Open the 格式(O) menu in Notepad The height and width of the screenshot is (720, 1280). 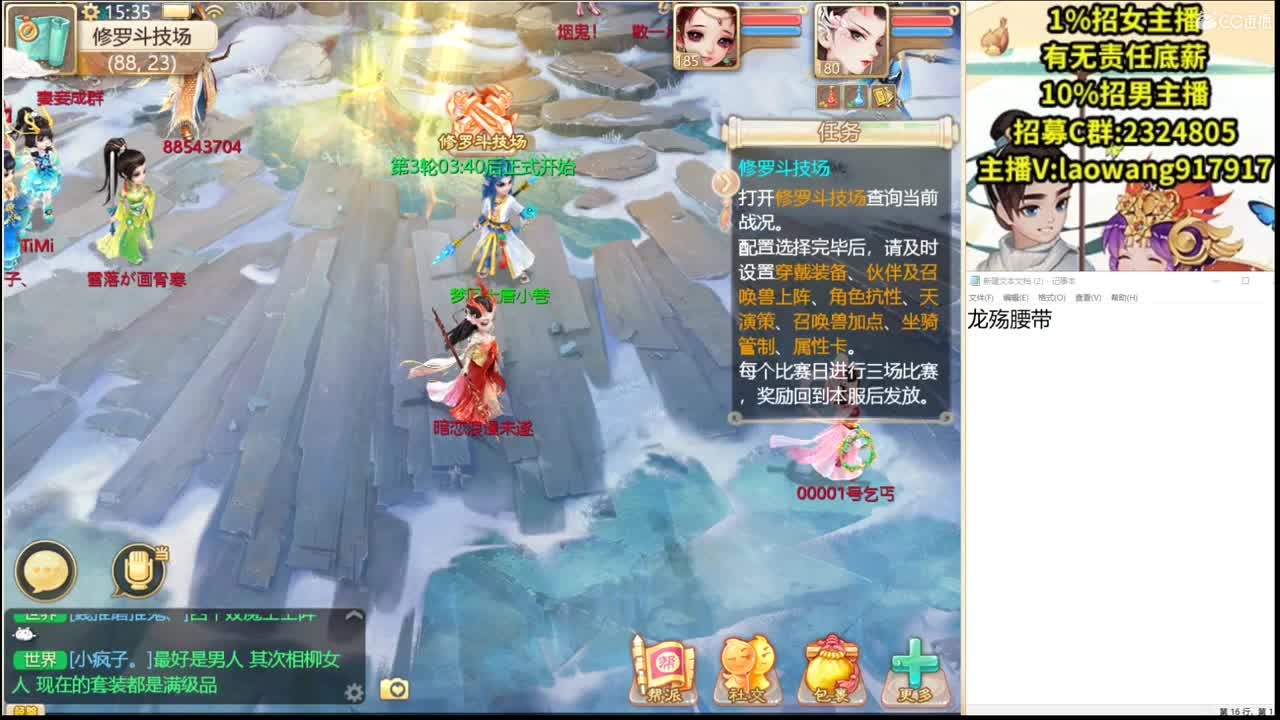pos(1050,297)
